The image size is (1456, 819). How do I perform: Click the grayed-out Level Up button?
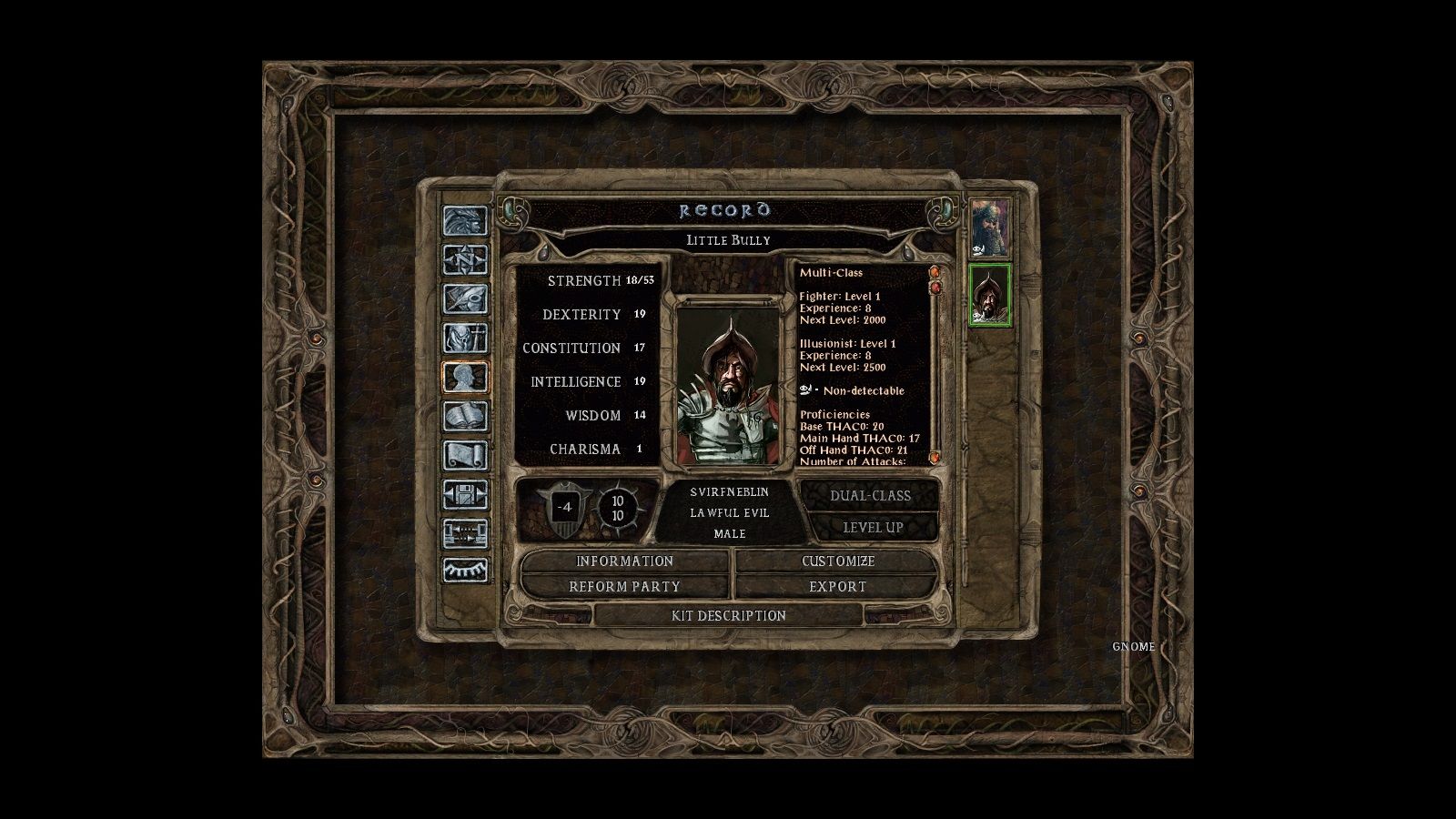click(872, 528)
